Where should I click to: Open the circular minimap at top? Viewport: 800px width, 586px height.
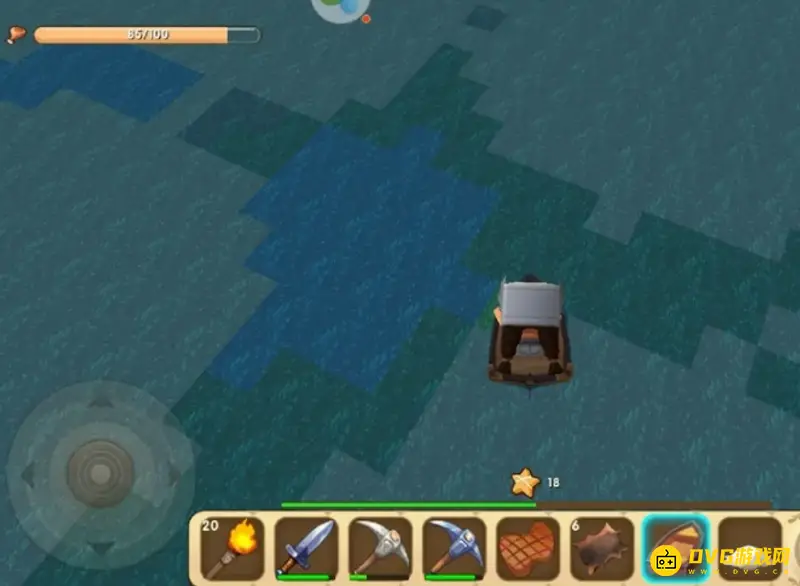[340, 8]
